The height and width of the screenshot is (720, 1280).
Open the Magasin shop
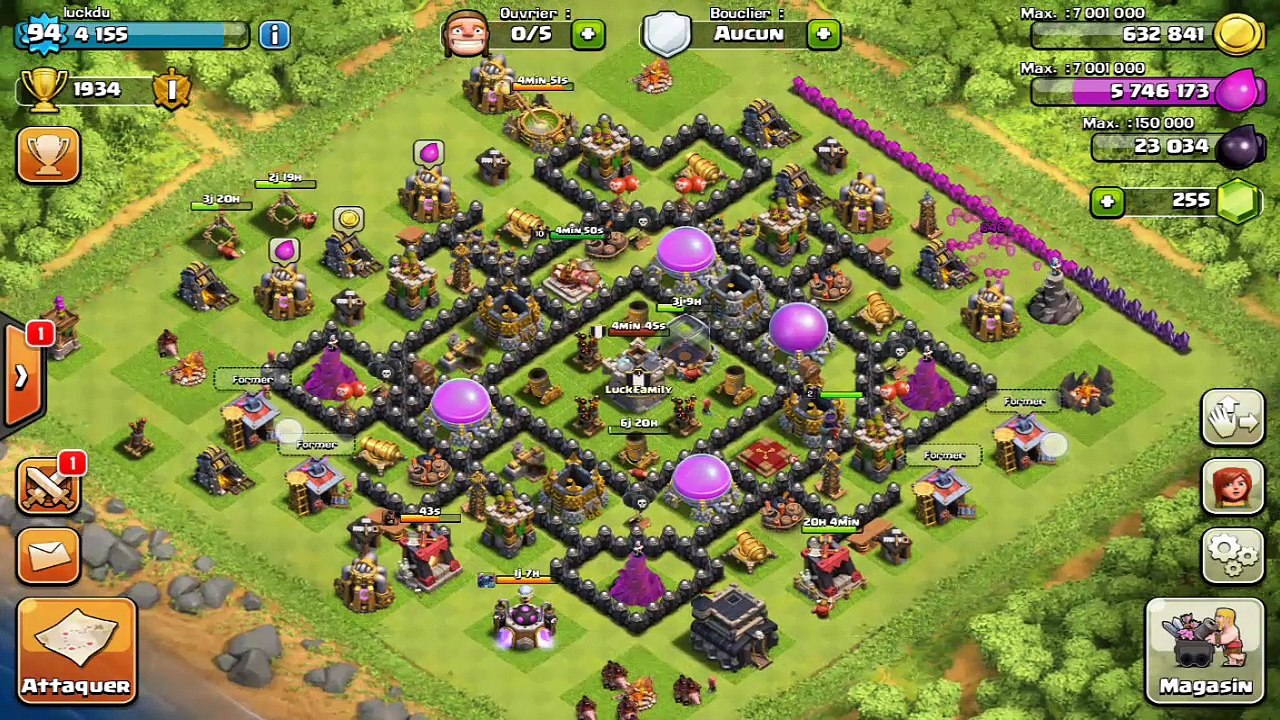coord(1205,649)
